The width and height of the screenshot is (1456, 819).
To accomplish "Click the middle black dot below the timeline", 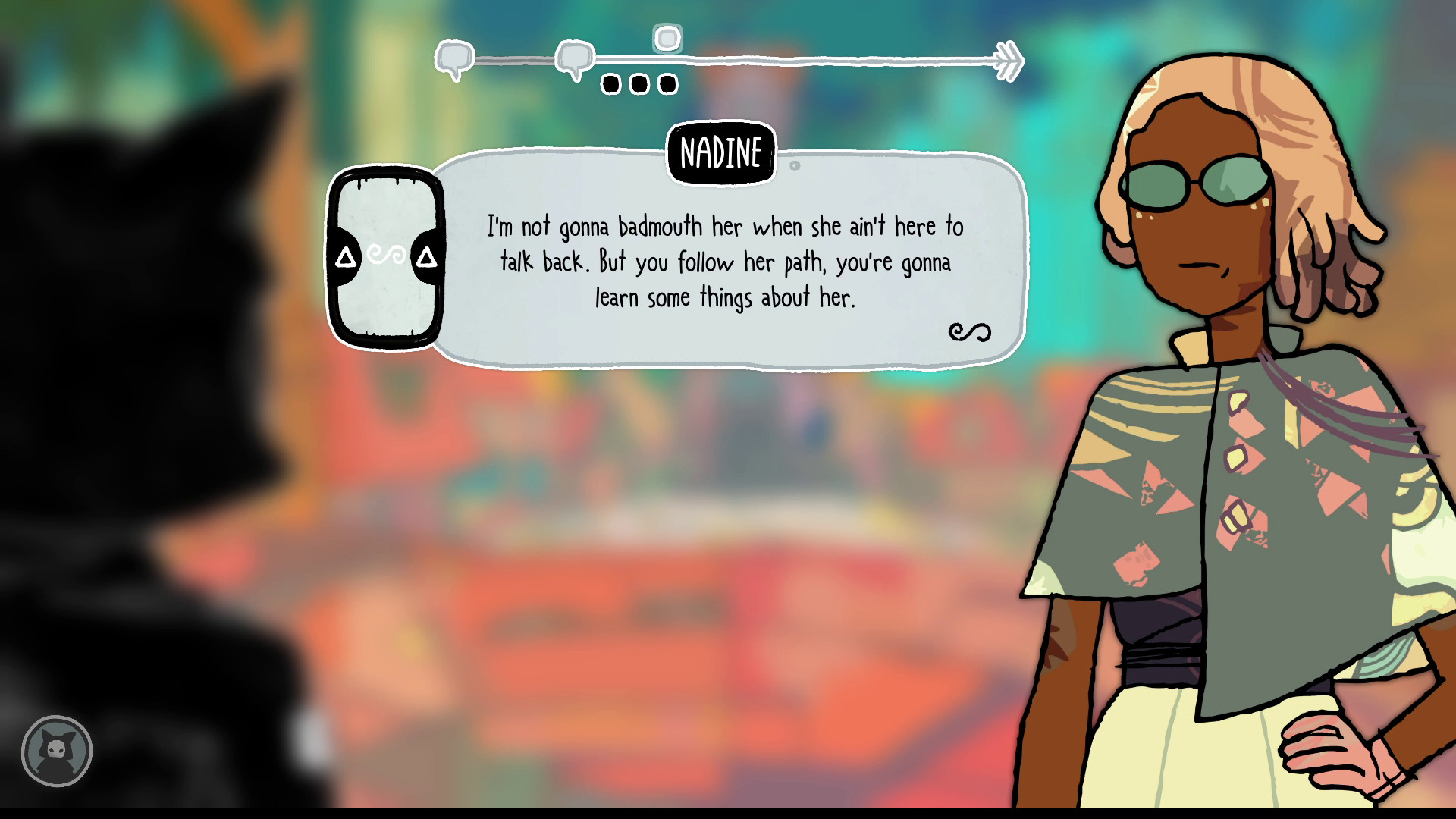I will coord(641,83).
